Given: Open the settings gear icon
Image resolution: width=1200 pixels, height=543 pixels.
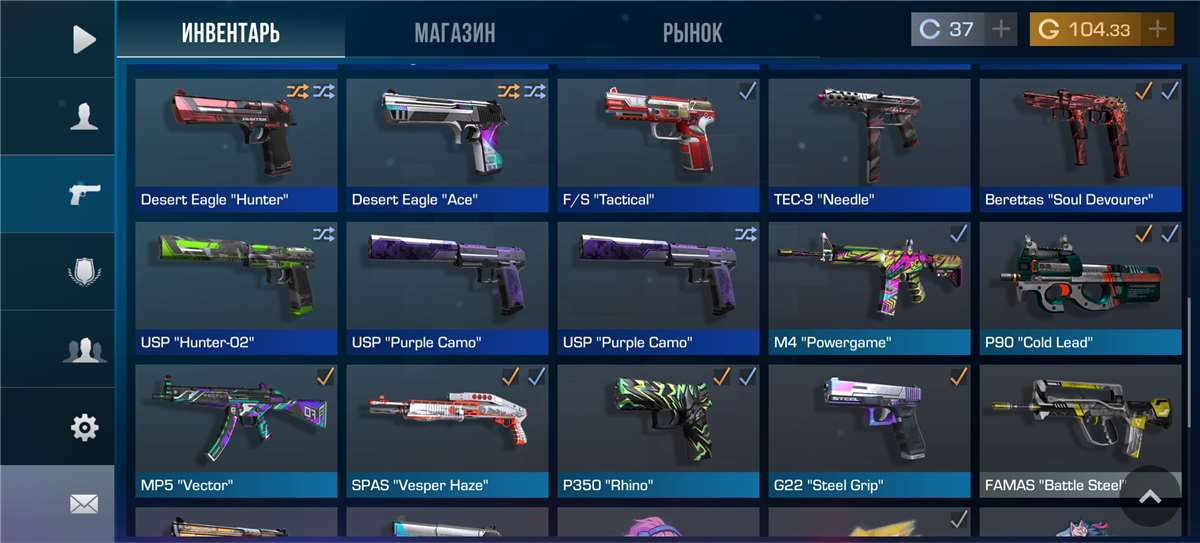Looking at the screenshot, I should 84,428.
